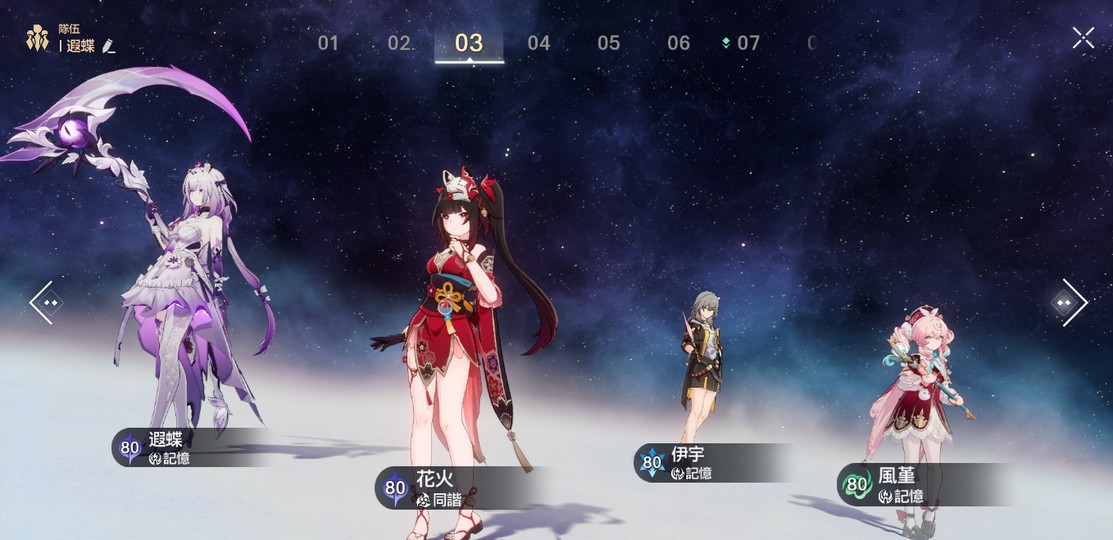This screenshot has height=540, width=1113.
Task: Switch to team tab 01
Action: click(328, 43)
